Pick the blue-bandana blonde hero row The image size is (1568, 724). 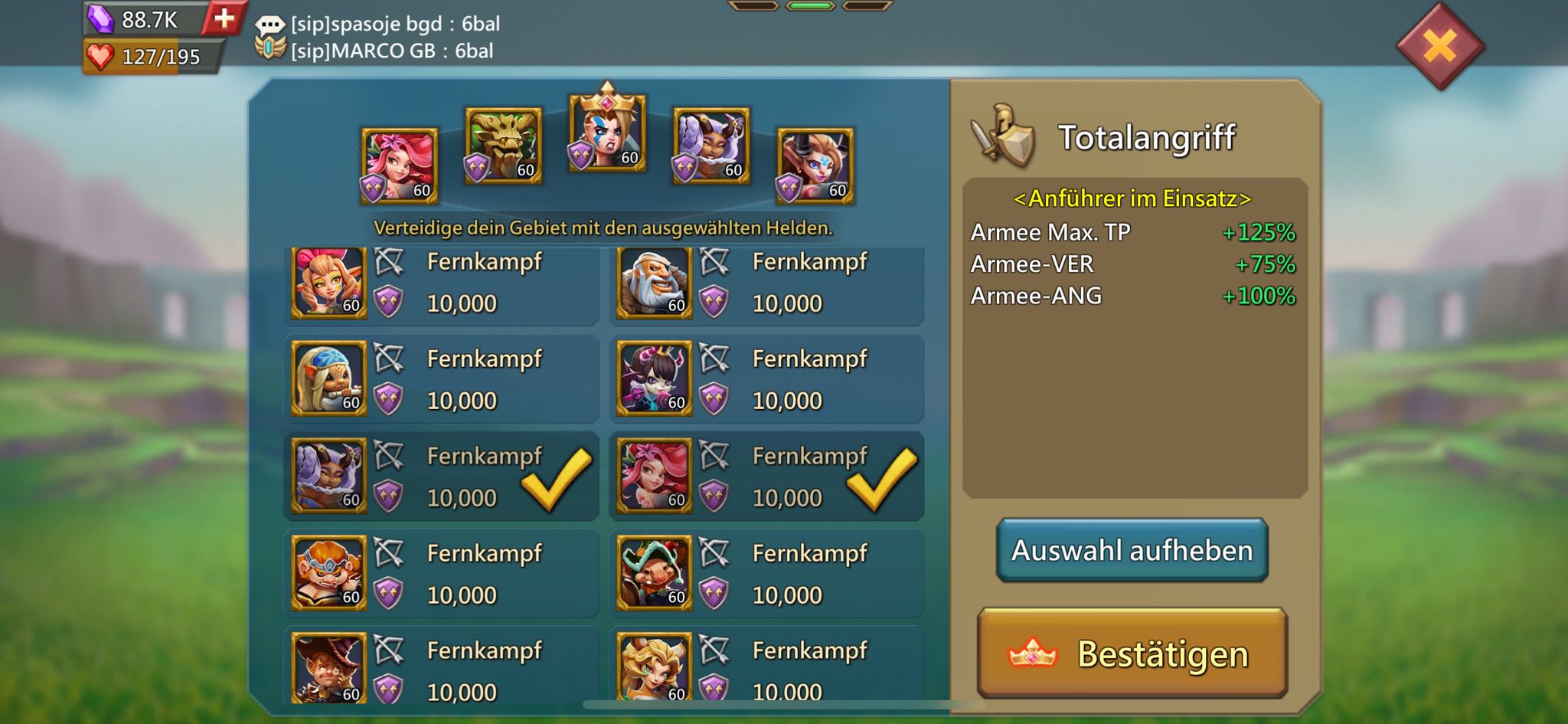tap(441, 379)
